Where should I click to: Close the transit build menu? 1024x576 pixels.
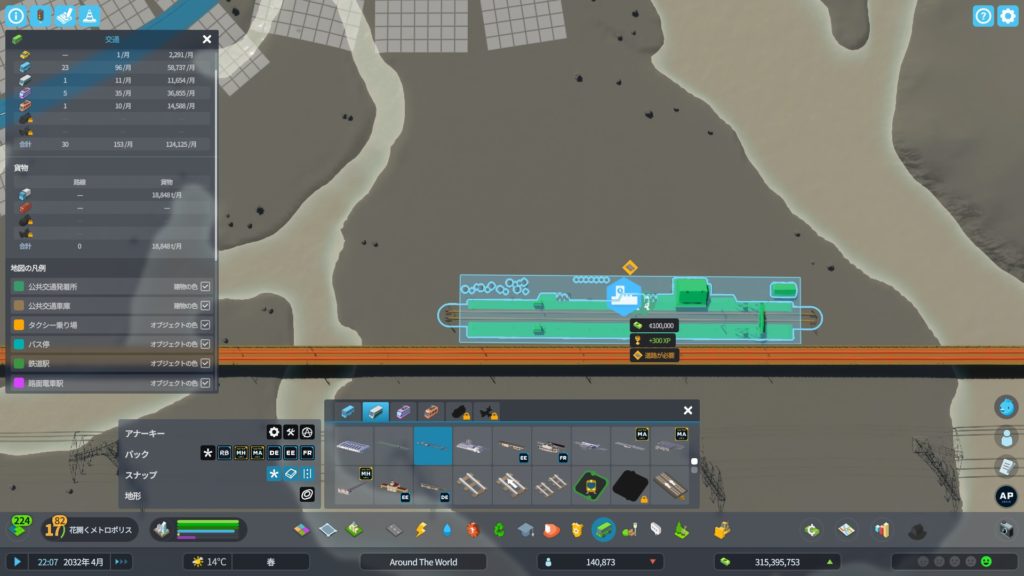click(688, 410)
